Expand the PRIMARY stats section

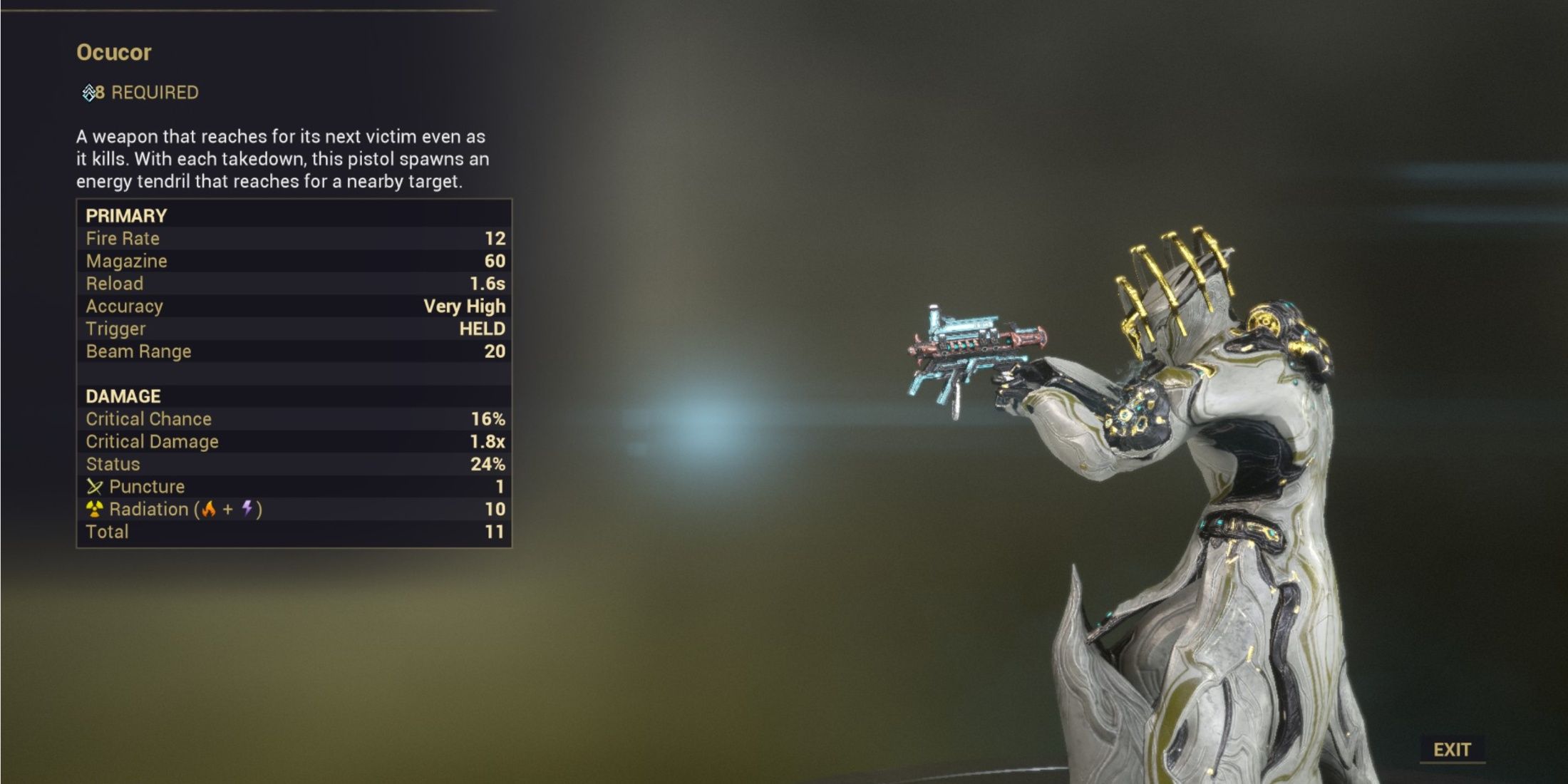click(x=125, y=215)
